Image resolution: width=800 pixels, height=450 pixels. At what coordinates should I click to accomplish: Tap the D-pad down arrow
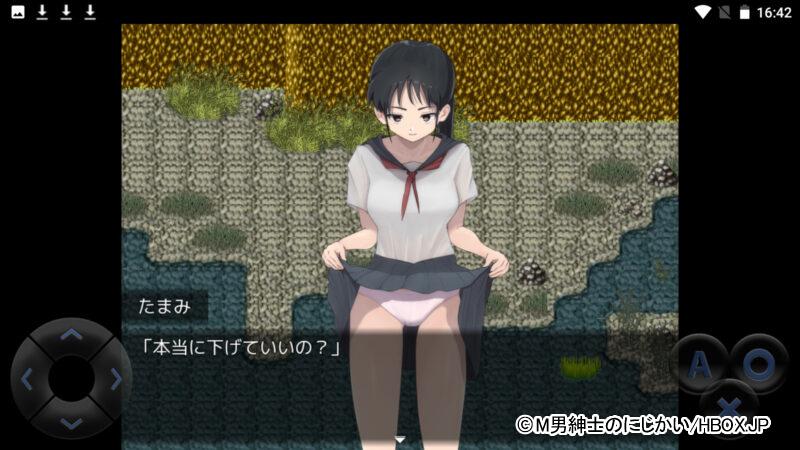71,423
